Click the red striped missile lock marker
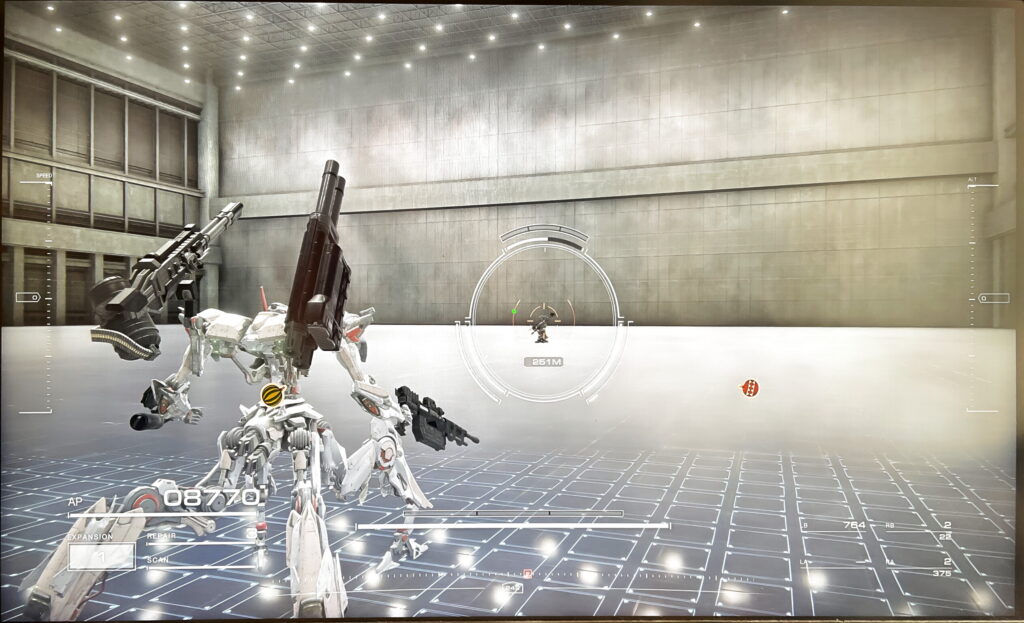 pyautogui.click(x=749, y=388)
